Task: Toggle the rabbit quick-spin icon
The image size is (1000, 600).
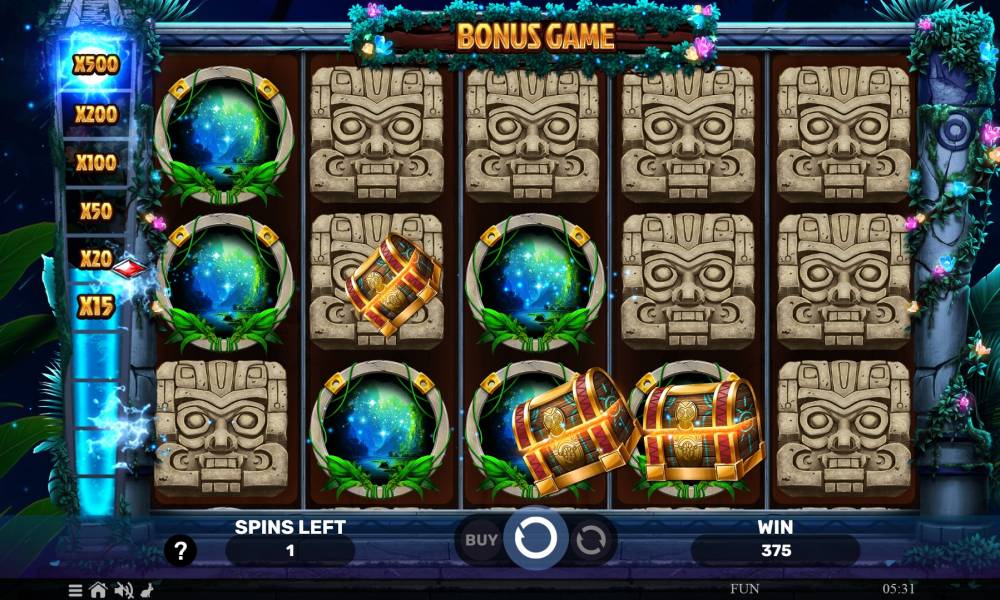Action: [147, 589]
